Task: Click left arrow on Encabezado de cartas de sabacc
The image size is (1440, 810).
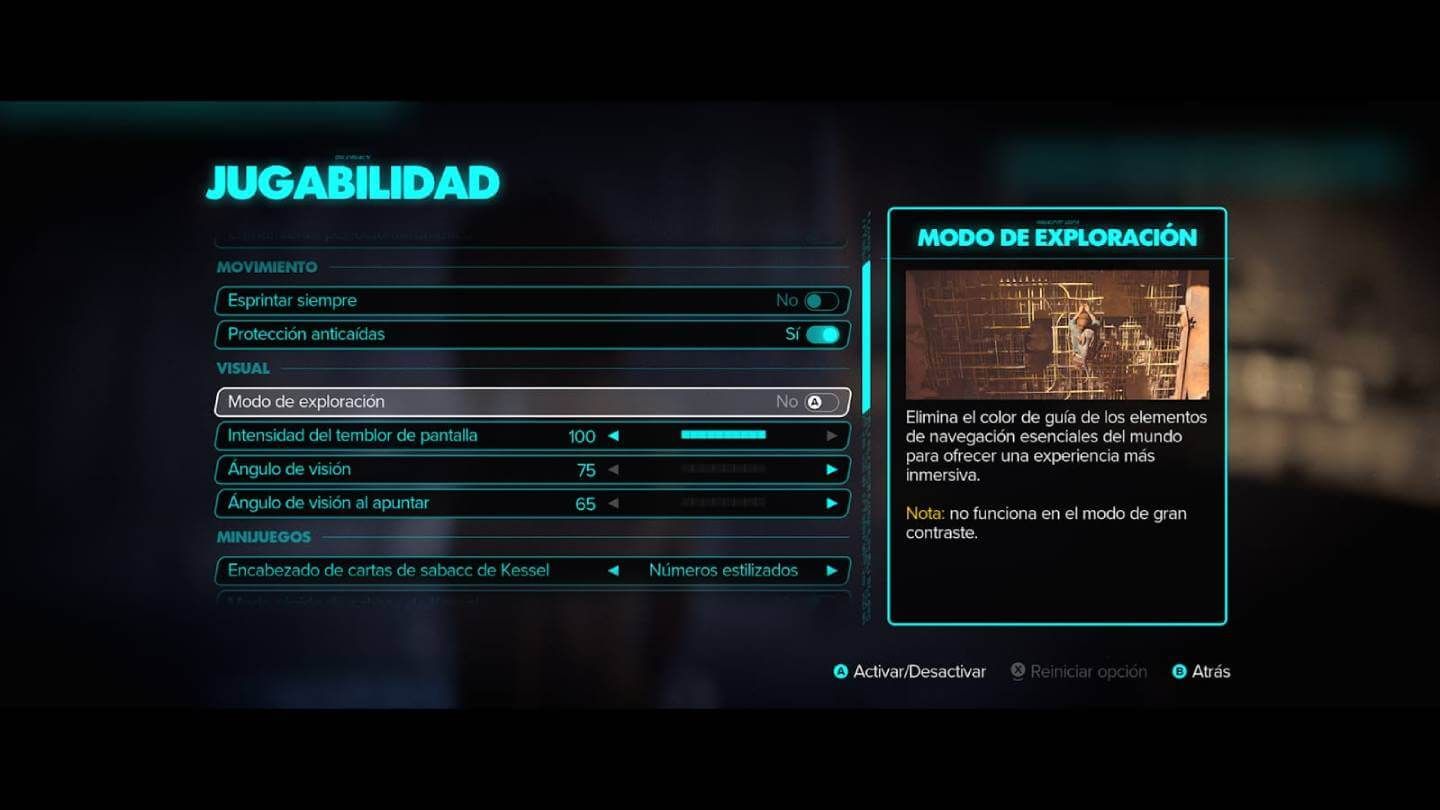Action: (614, 570)
